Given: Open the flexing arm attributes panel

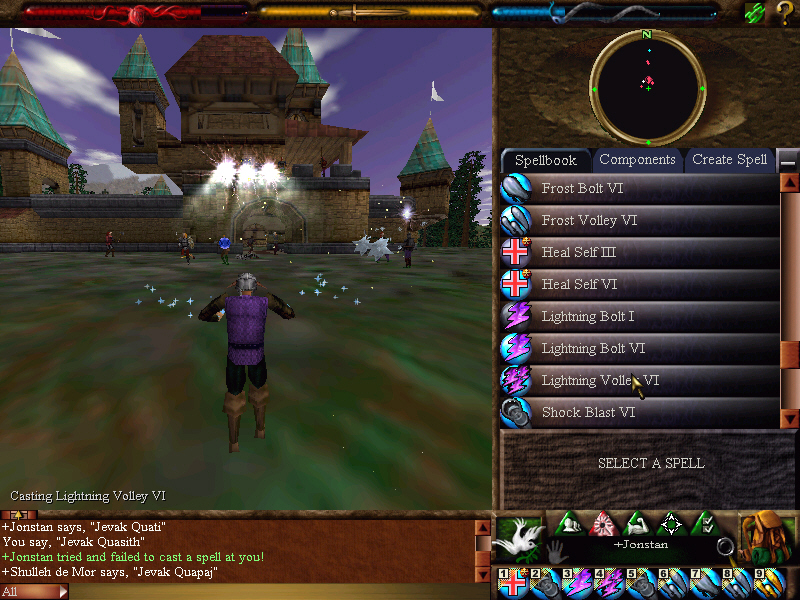Looking at the screenshot, I should coord(636,524).
